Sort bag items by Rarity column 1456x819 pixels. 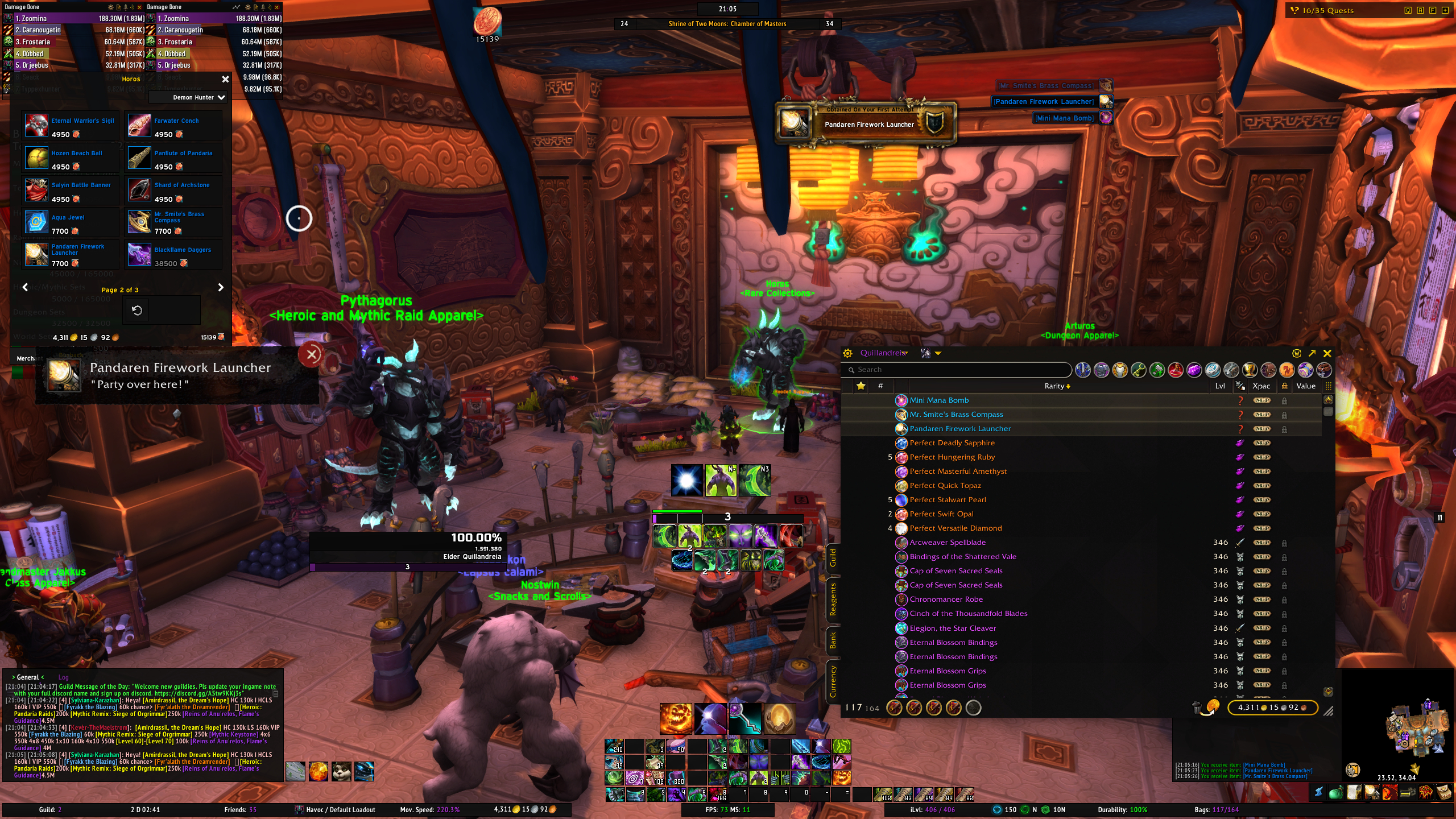(x=1056, y=386)
